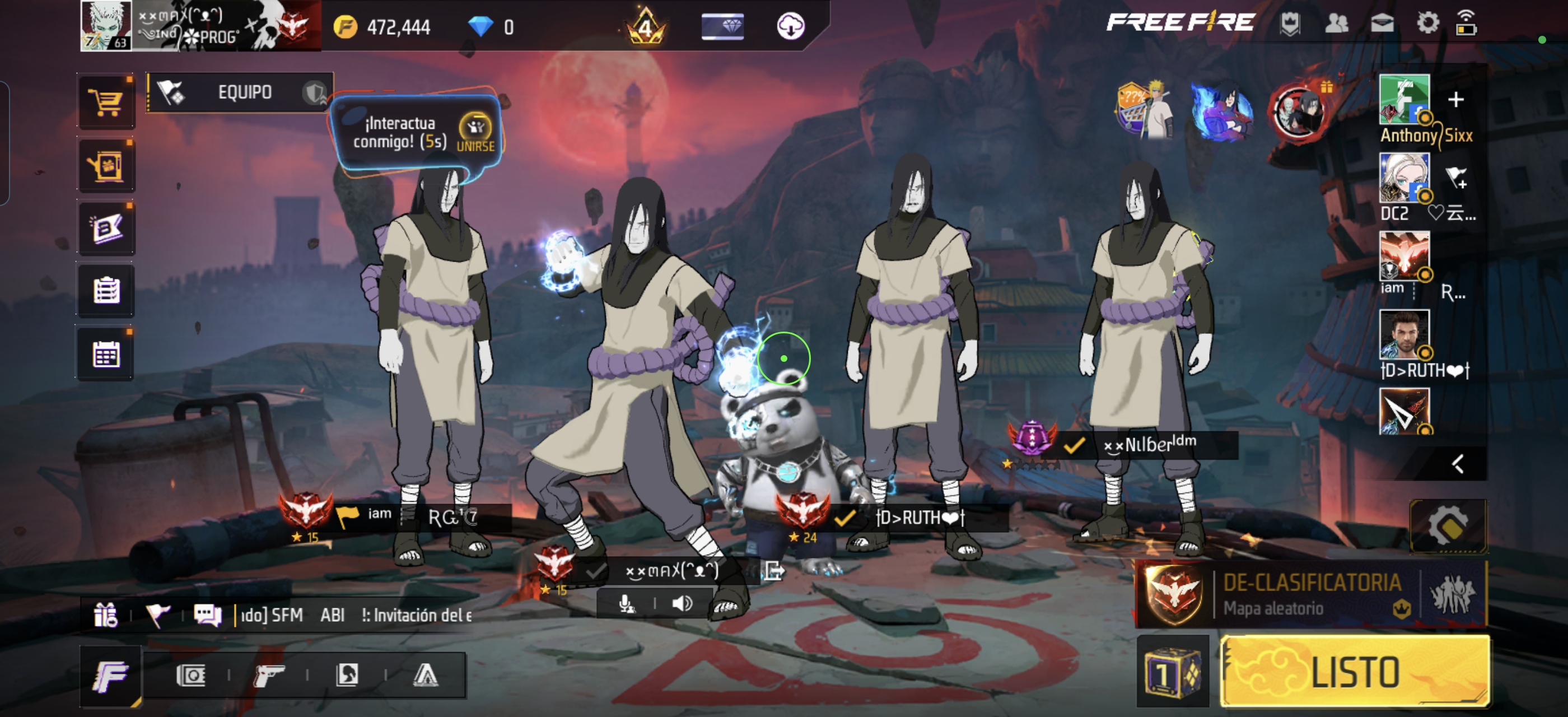This screenshot has width=1568, height=717.
Task: Add a friend with the plus button
Action: 1455,99
